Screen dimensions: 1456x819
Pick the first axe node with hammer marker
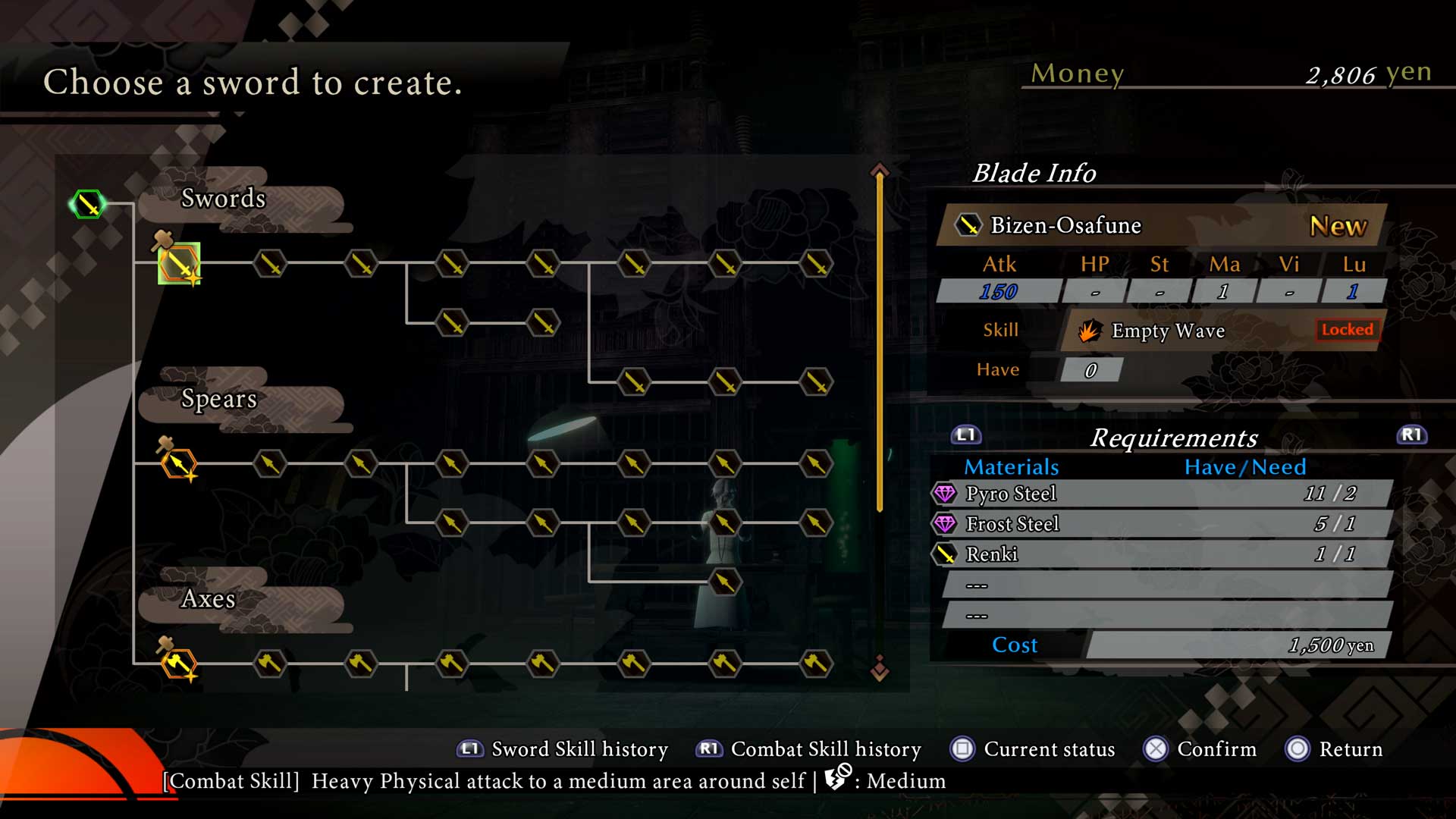[179, 664]
